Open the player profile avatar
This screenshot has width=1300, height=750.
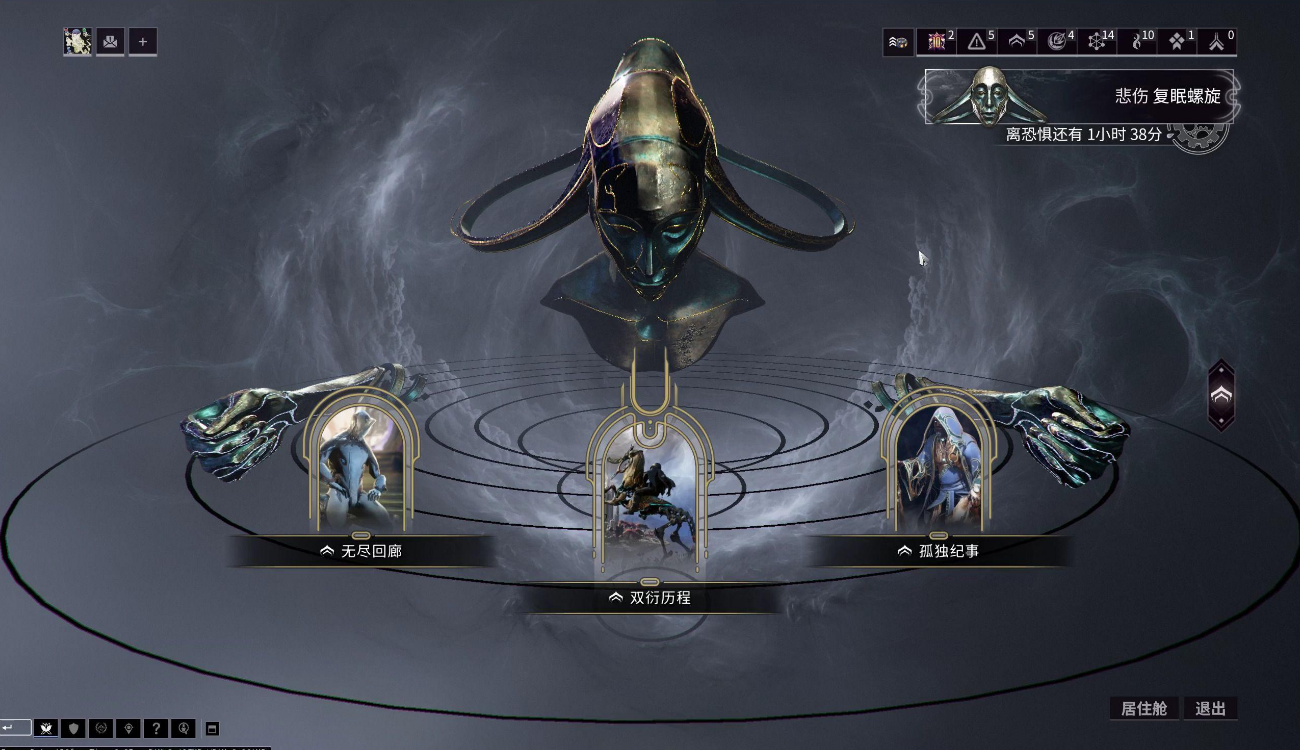click(78, 41)
